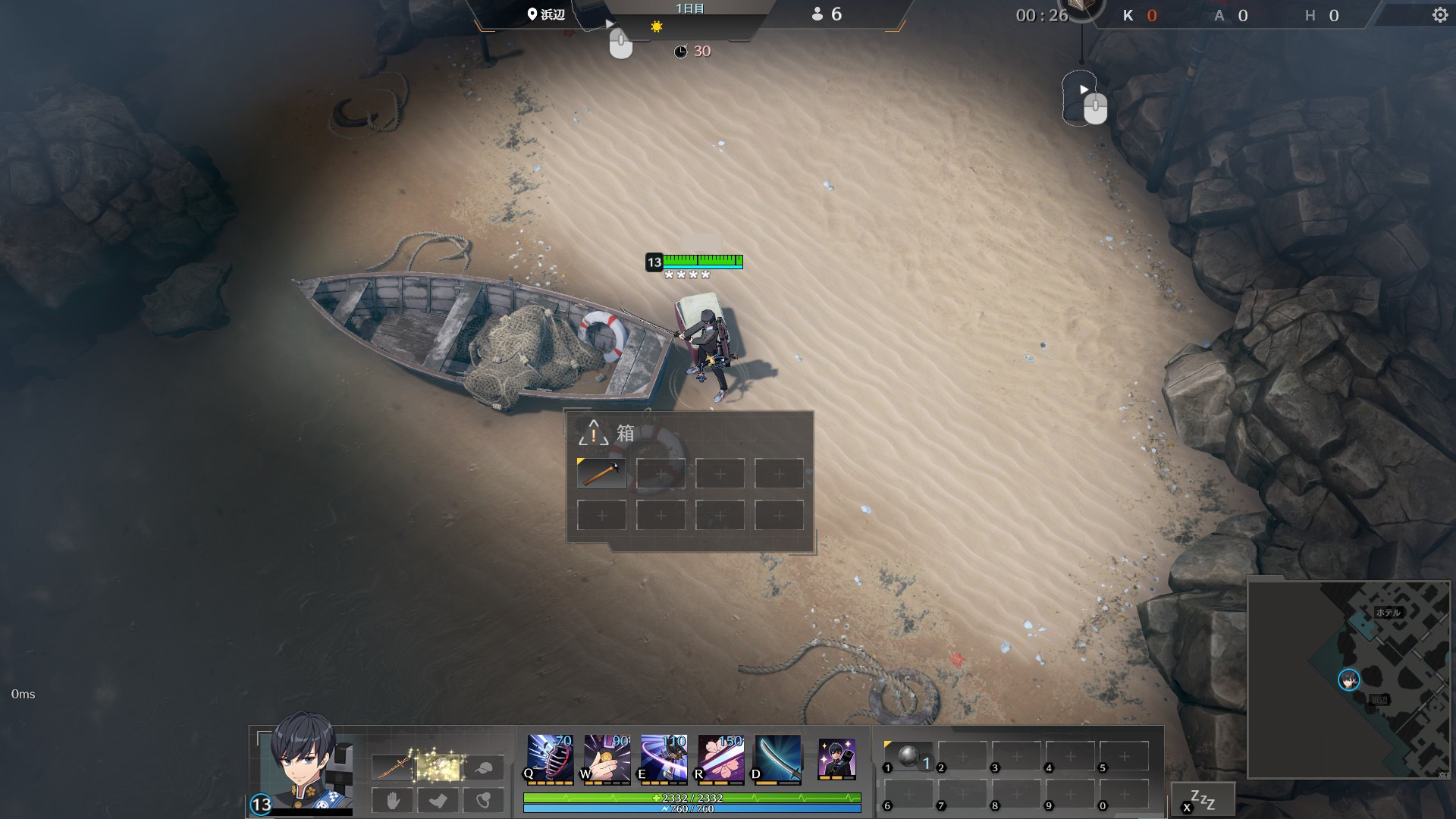Click the minimap
The image size is (1456, 819).
(1348, 679)
